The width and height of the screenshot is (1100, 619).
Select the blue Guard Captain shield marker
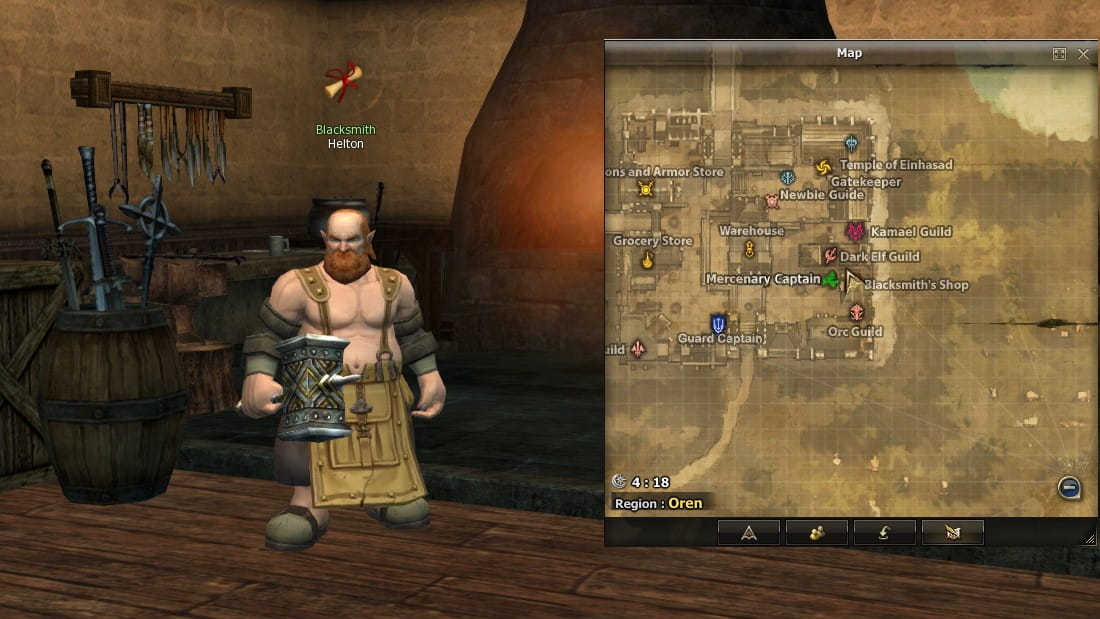click(x=718, y=323)
